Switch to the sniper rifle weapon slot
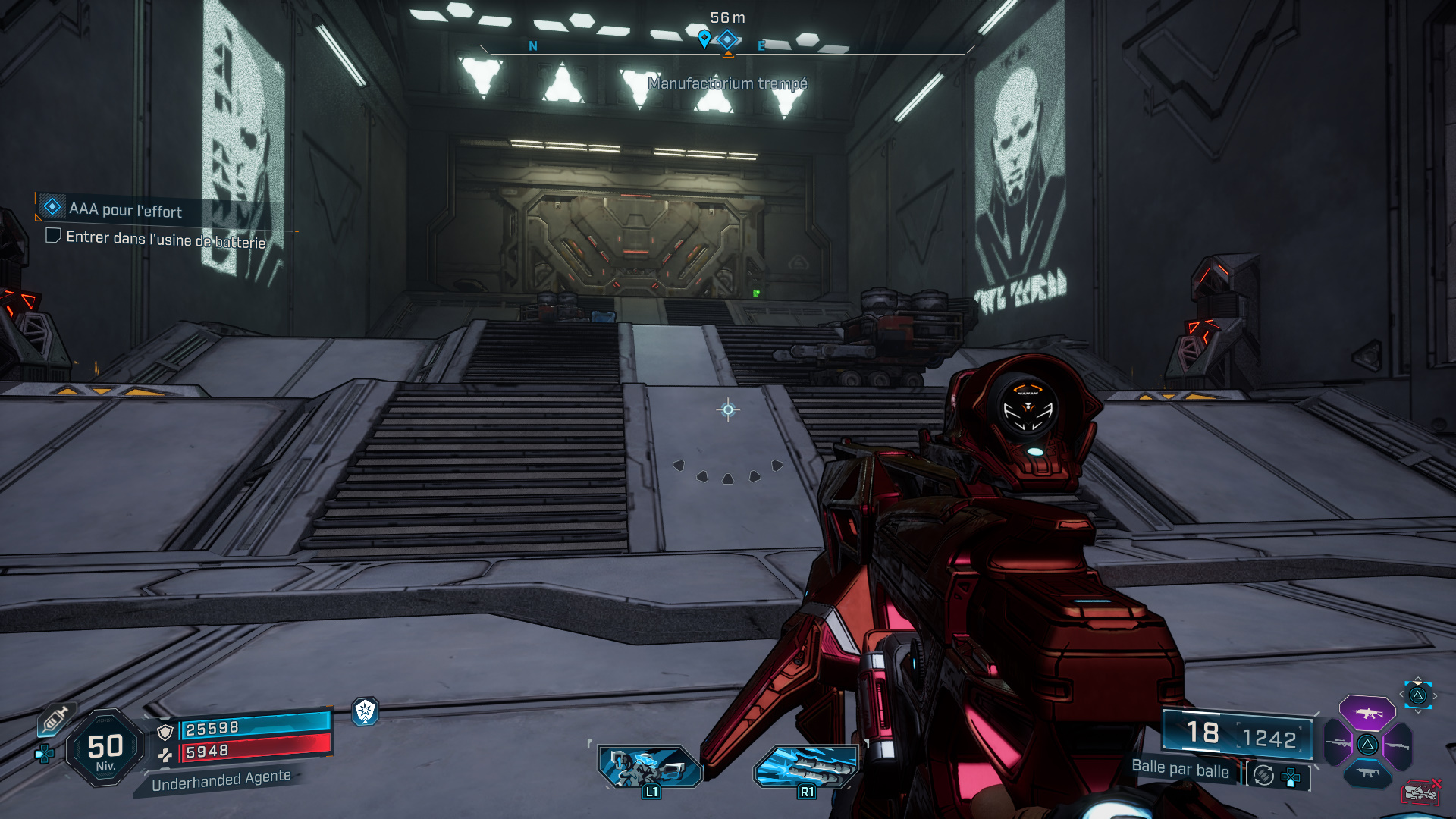The image size is (1456, 819). pos(1338,744)
